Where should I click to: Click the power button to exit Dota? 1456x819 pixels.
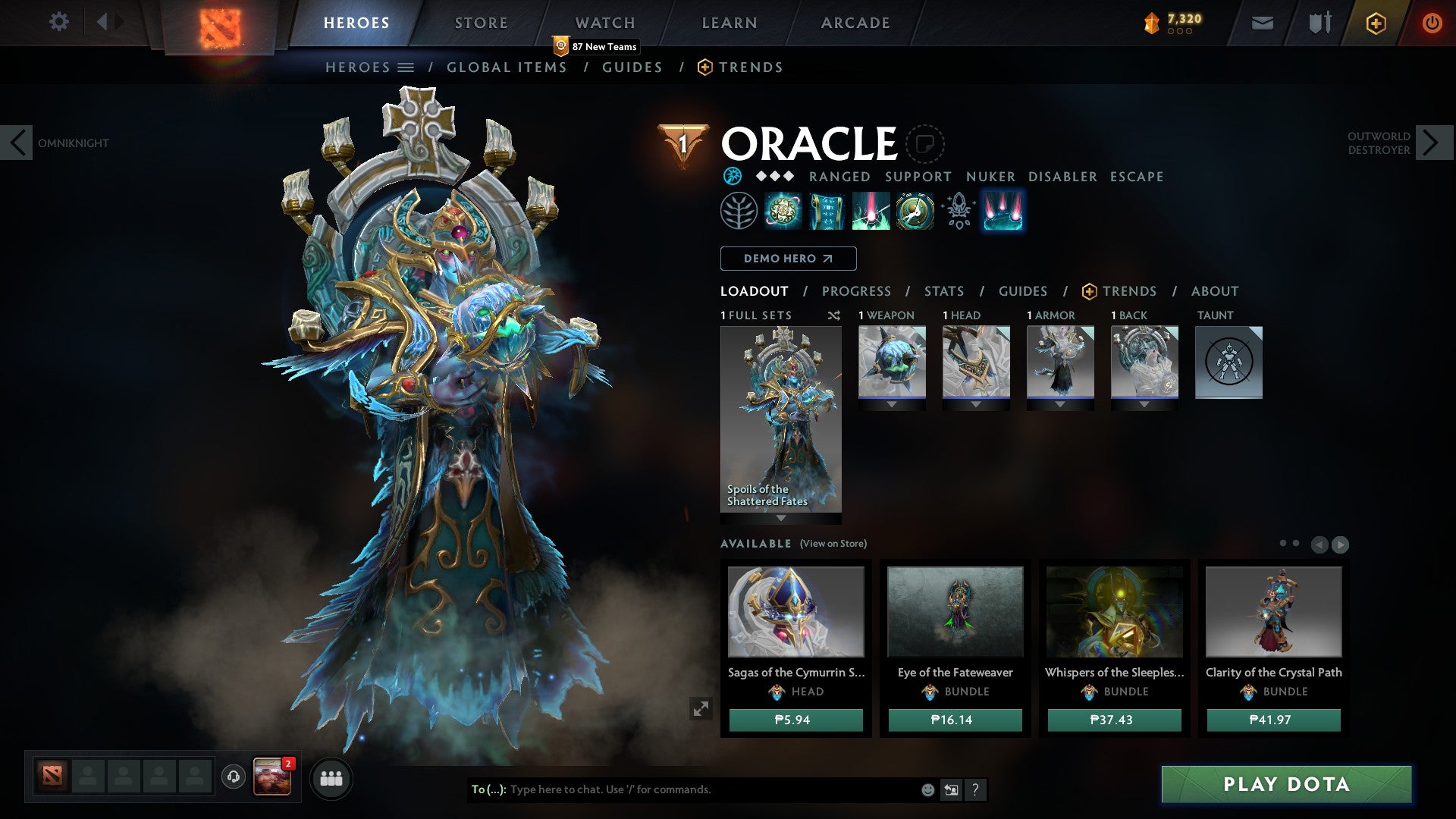(1432, 23)
